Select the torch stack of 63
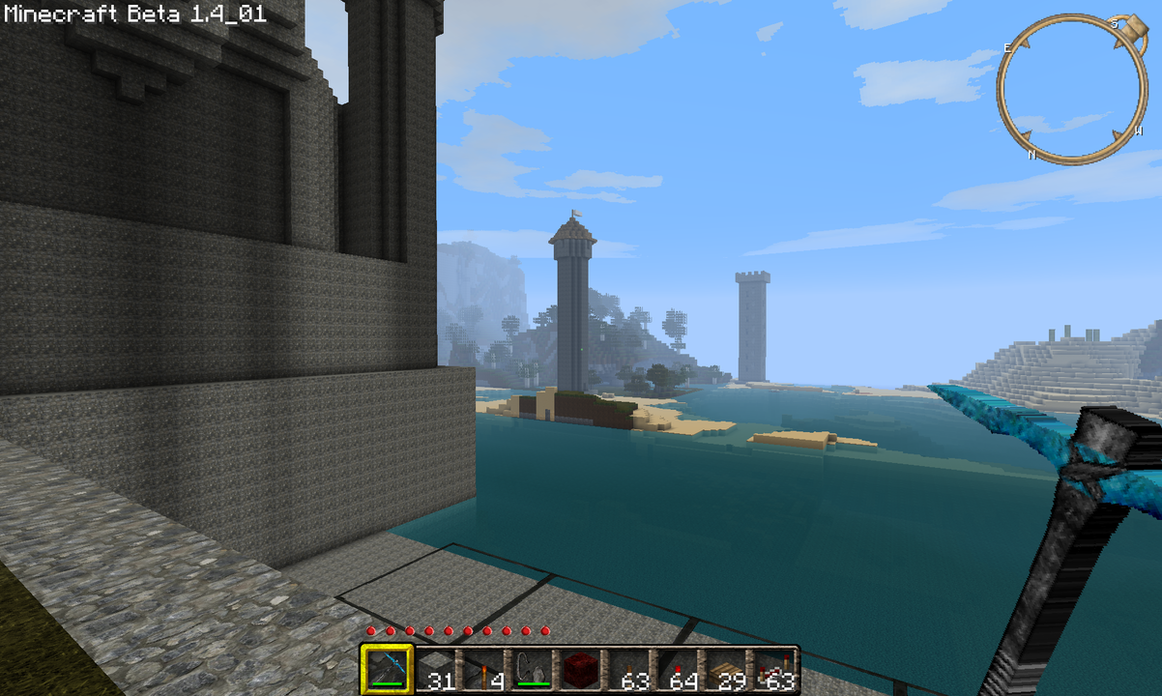This screenshot has height=696, width=1162. tap(629, 669)
